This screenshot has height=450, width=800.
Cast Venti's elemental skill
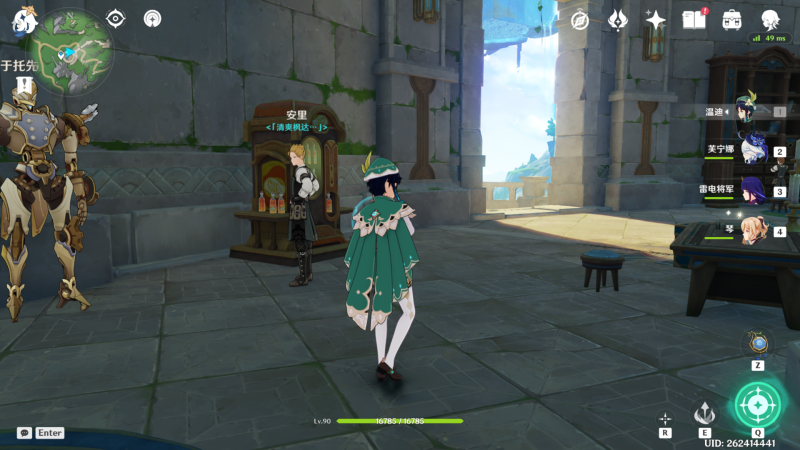click(705, 413)
